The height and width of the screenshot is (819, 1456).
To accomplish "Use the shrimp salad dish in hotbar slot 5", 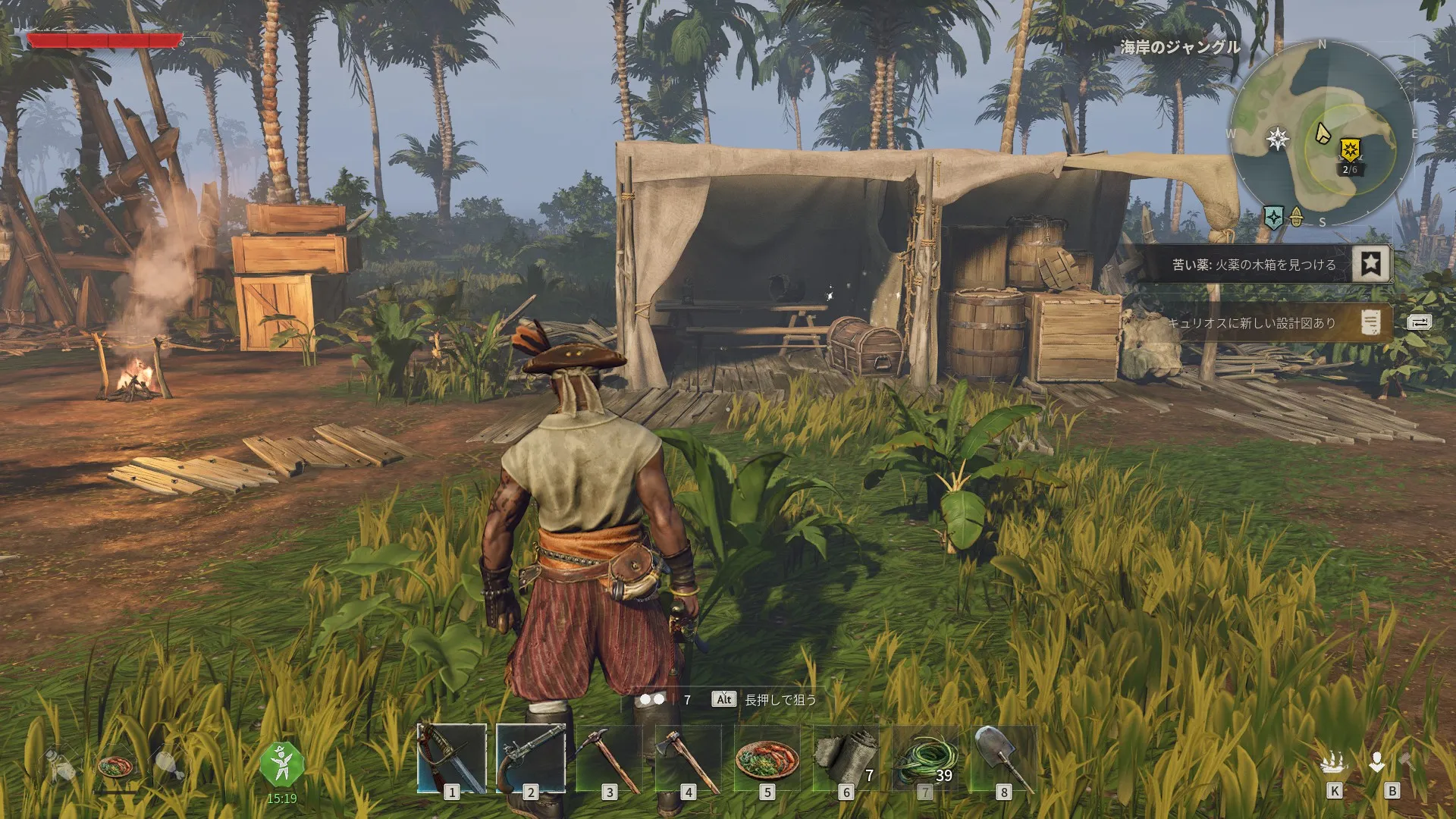I will point(767,758).
